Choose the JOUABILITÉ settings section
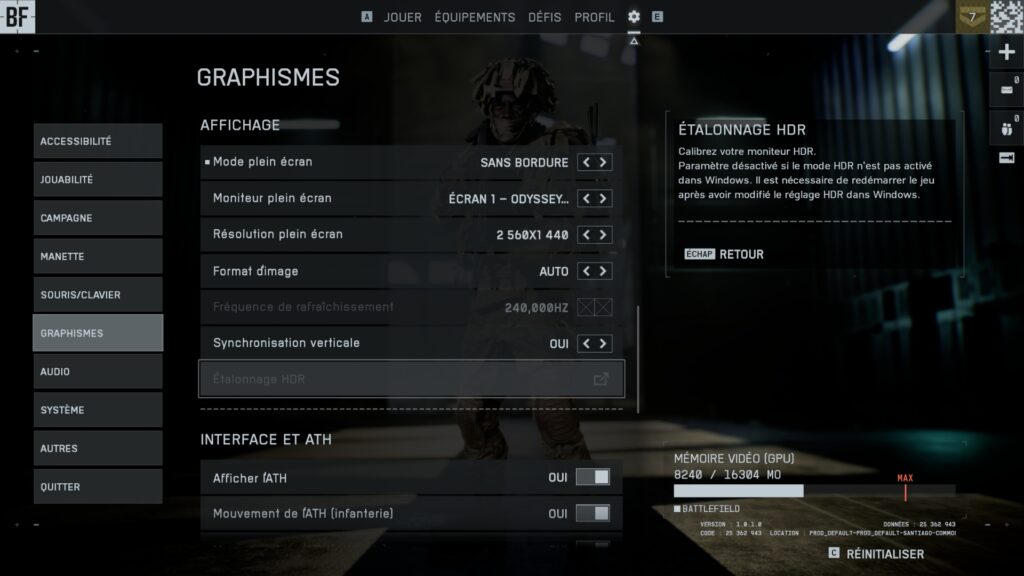The image size is (1024, 576). (97, 180)
